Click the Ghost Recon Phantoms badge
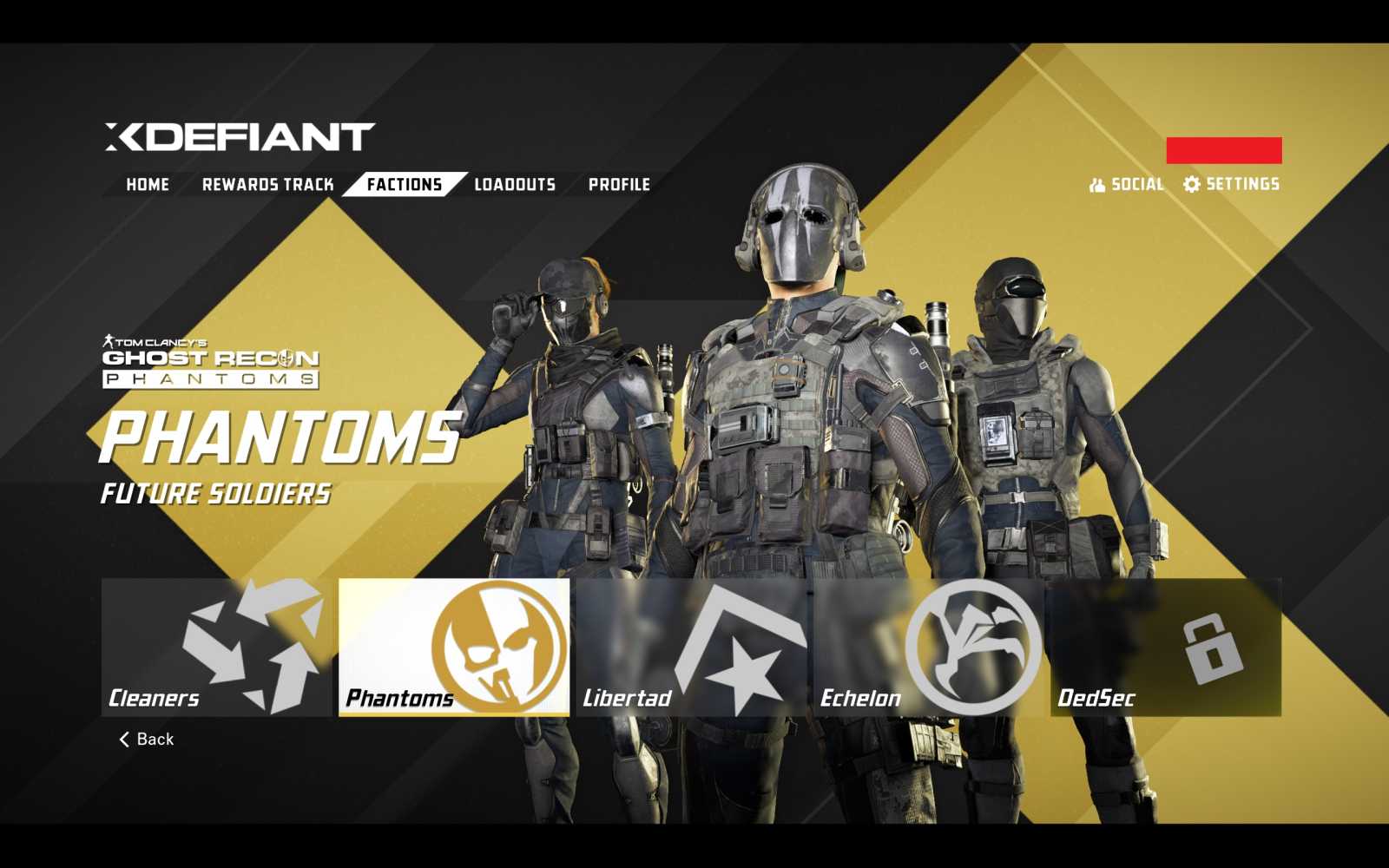This screenshot has height=868, width=1389. pyautogui.click(x=208, y=360)
